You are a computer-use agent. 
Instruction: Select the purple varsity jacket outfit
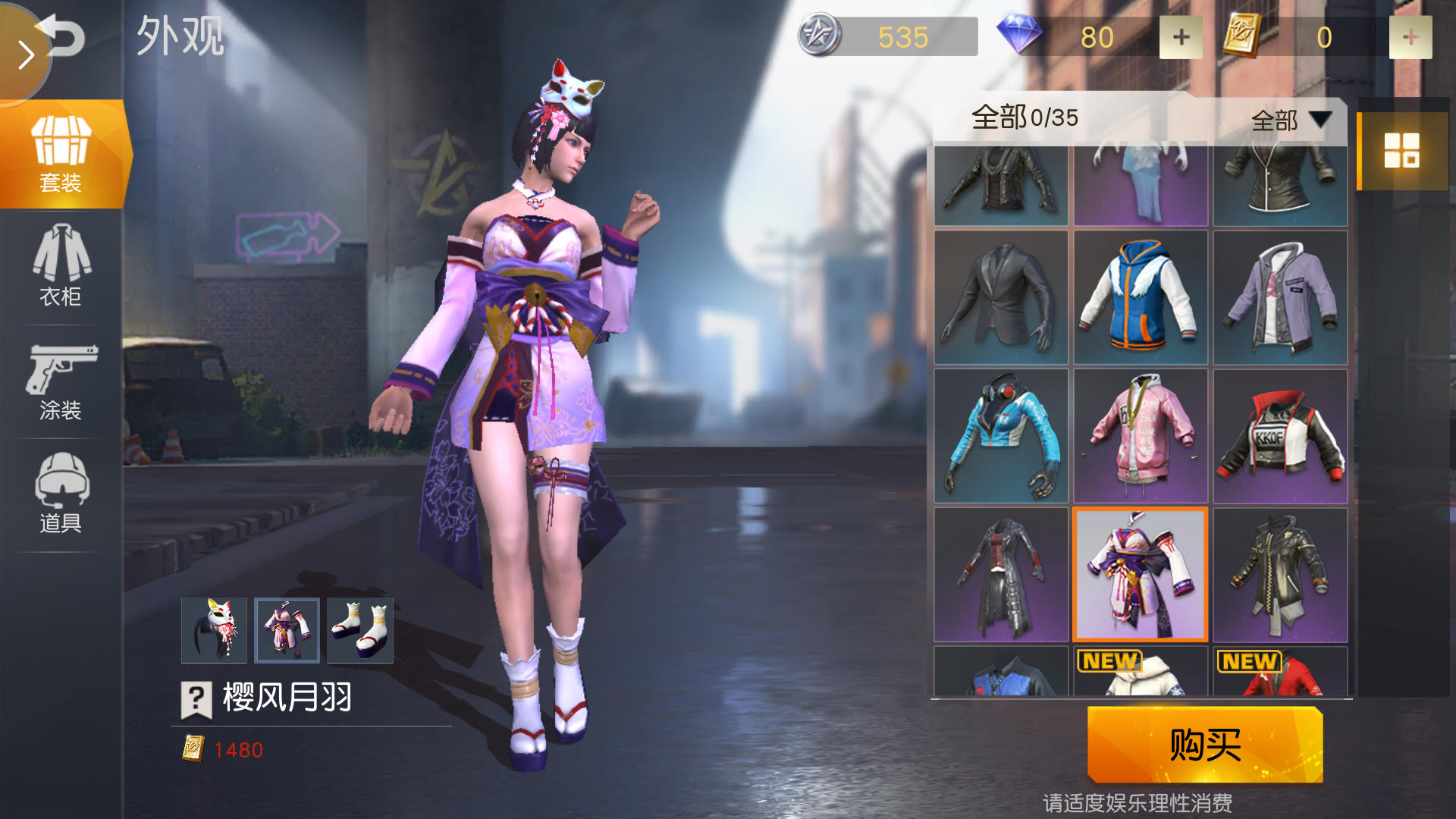tap(1280, 297)
